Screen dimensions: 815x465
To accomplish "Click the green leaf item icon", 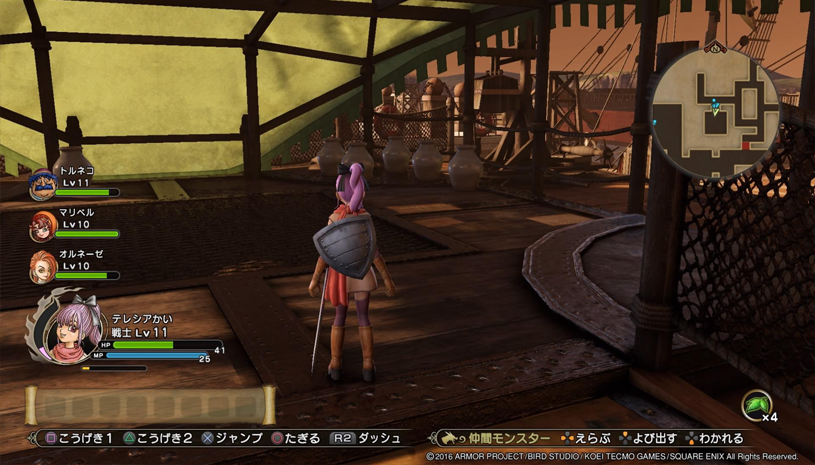I will coord(756,404).
